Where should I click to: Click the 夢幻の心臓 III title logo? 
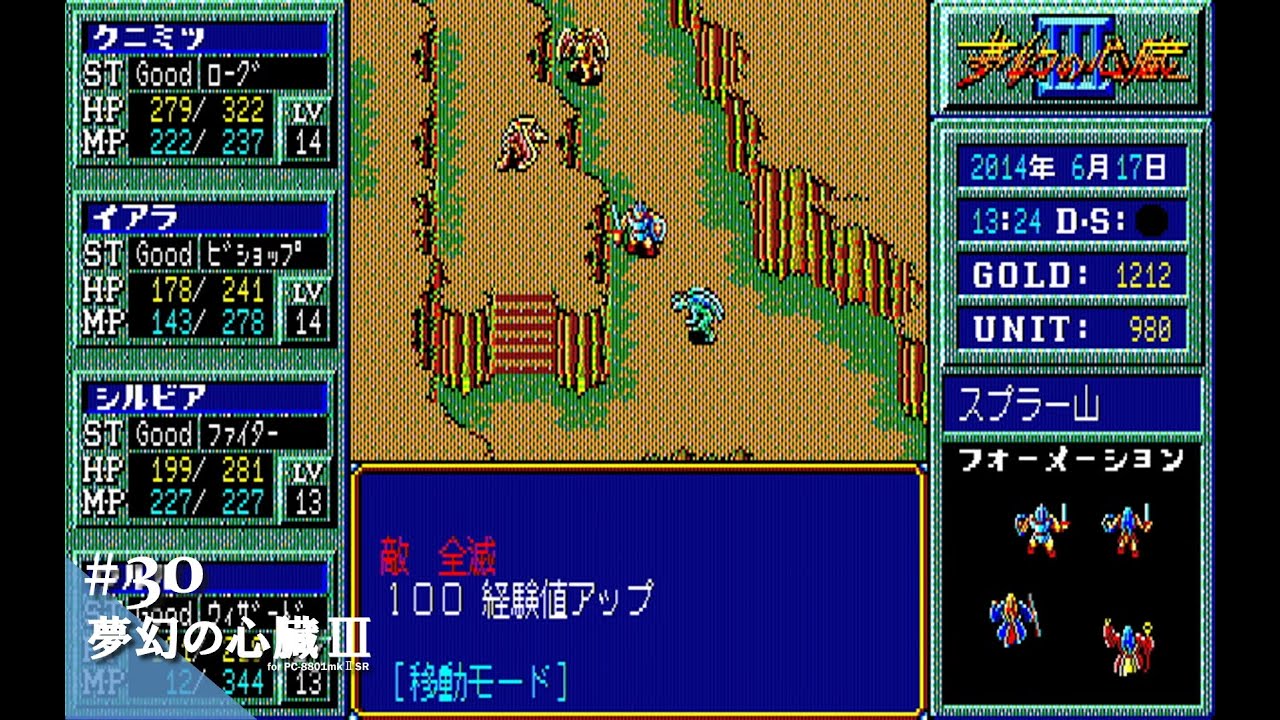[x=1075, y=55]
